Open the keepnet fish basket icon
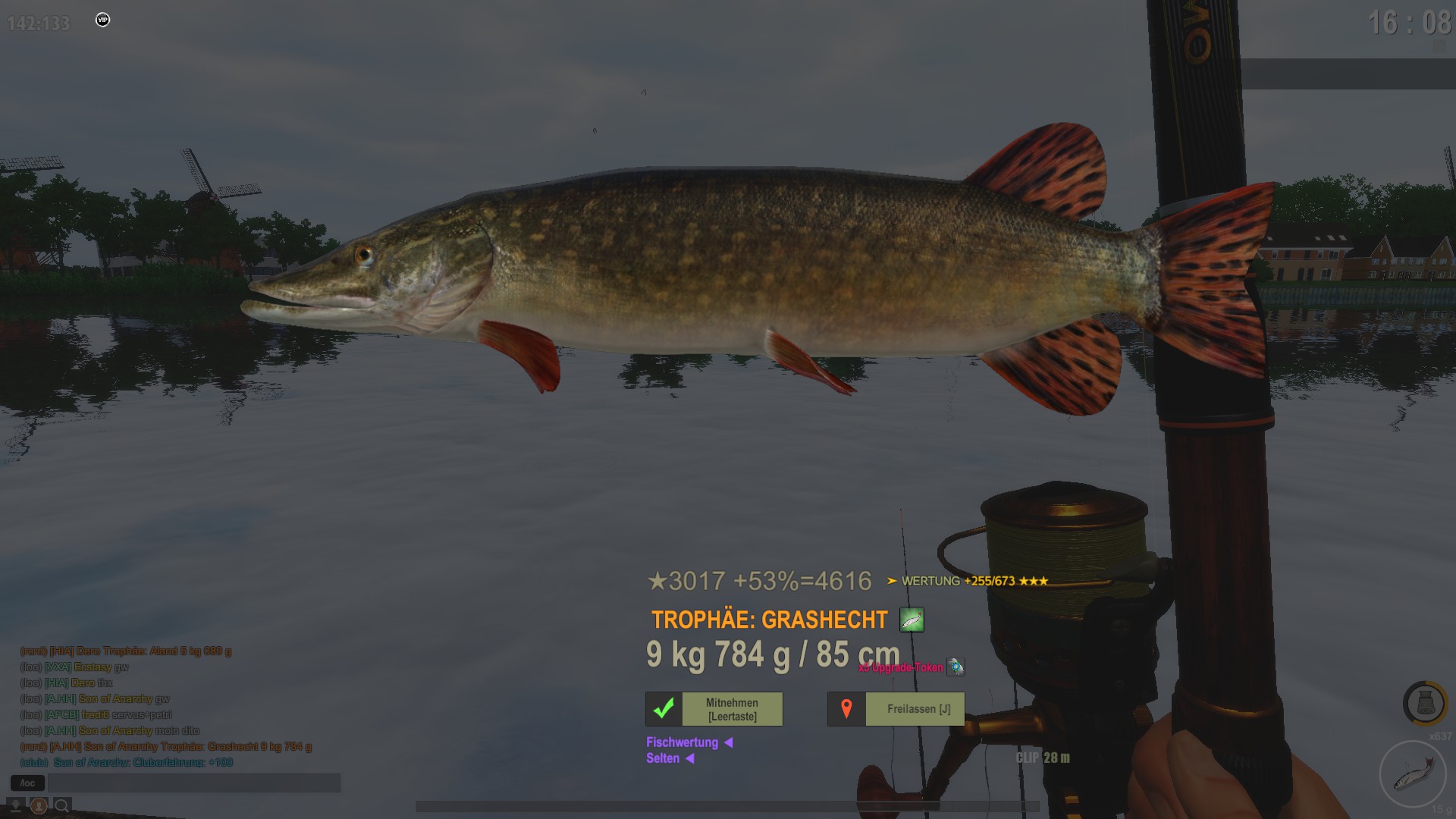Image resolution: width=1456 pixels, height=819 pixels. pos(1424,703)
